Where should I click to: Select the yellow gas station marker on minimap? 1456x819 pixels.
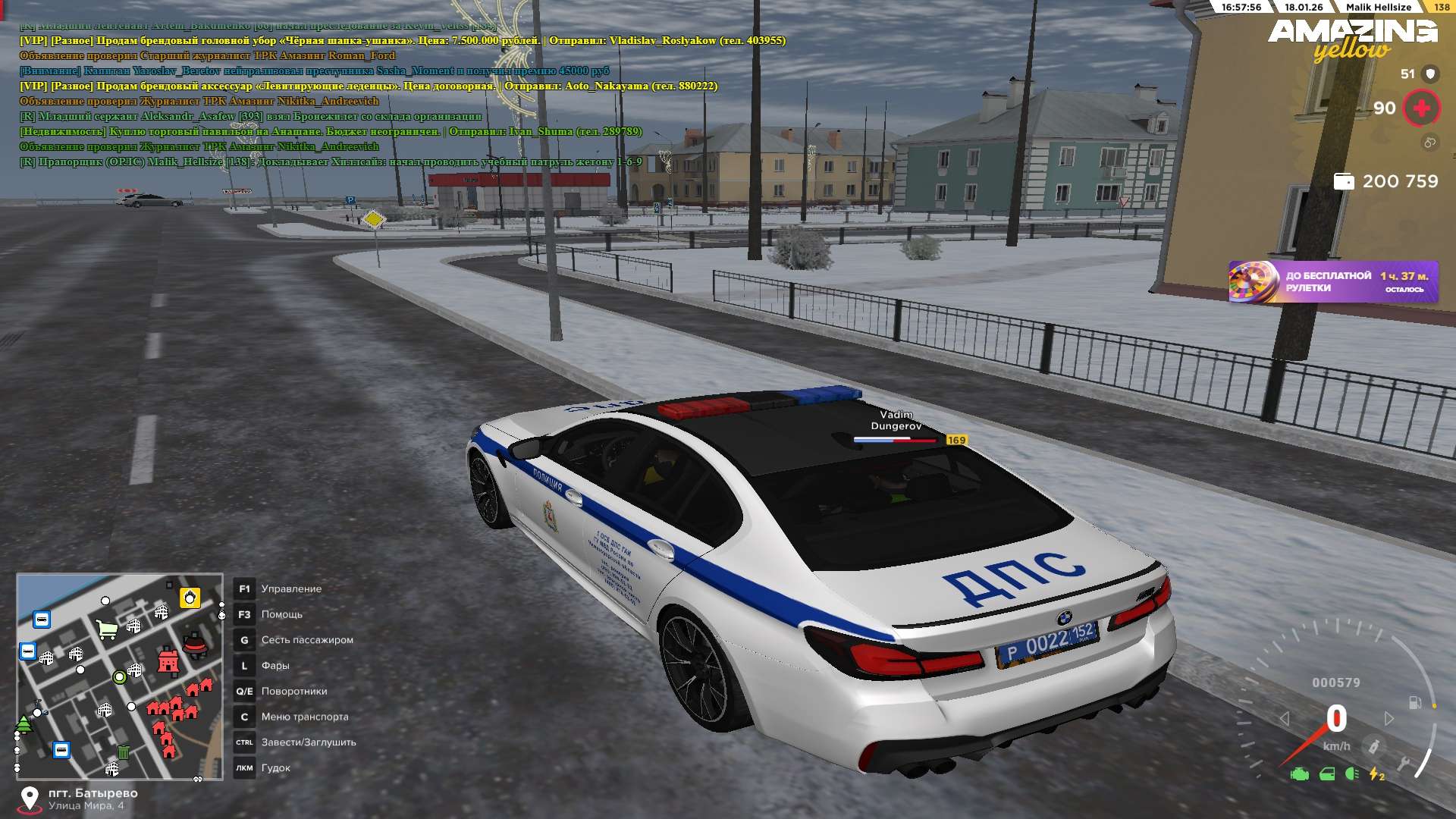190,598
